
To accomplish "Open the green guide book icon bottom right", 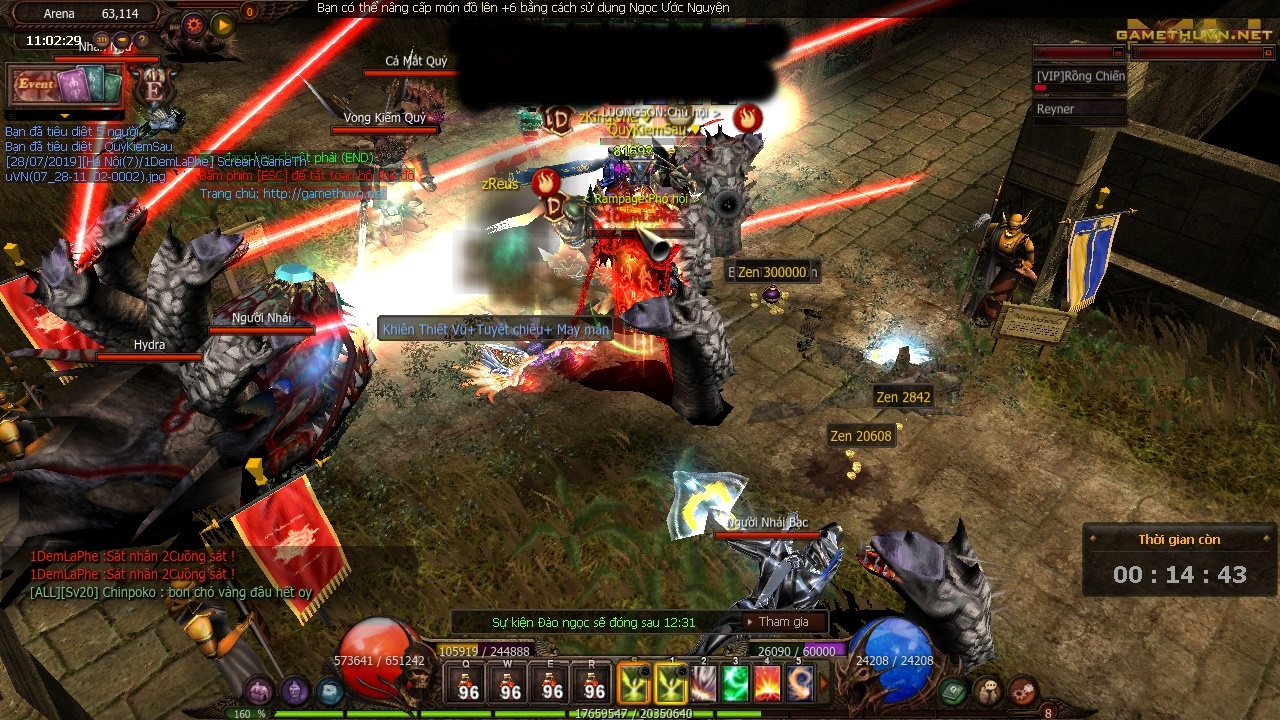I will pos(952,690).
